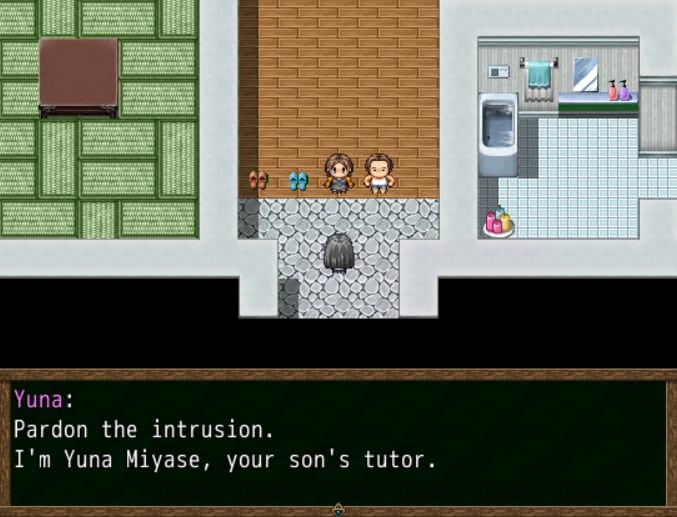
Task: Click the dialogue continue gem indicator
Action: point(338,509)
